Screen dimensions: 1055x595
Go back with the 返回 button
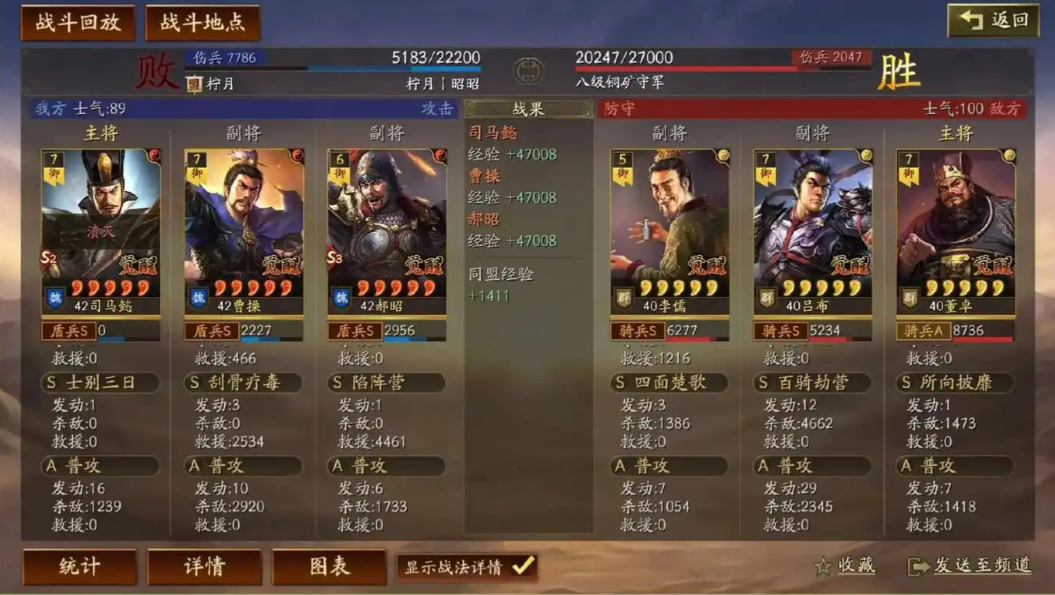click(x=994, y=20)
